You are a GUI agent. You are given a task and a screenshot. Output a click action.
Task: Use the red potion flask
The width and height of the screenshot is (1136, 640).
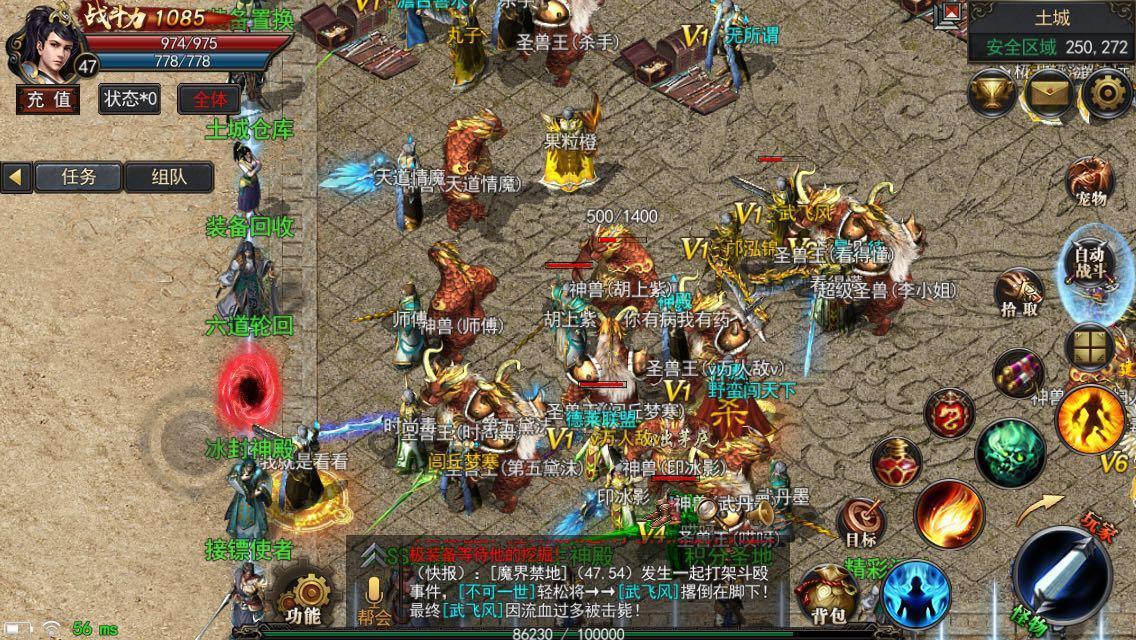(895, 464)
